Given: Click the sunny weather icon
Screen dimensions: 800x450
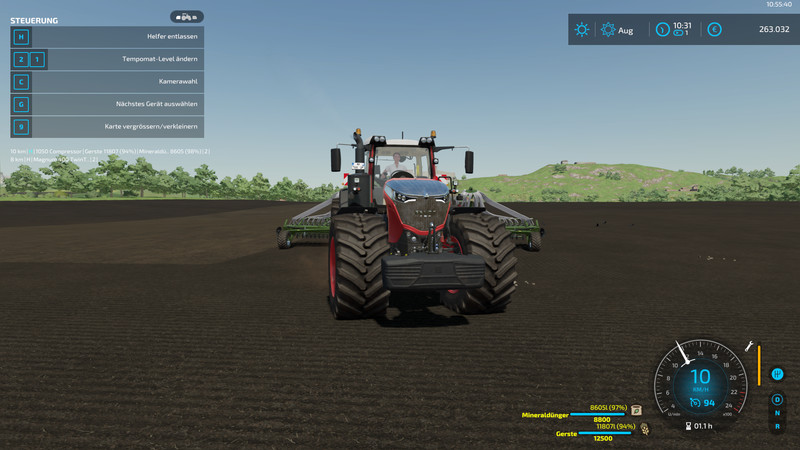Looking at the screenshot, I should click(582, 30).
